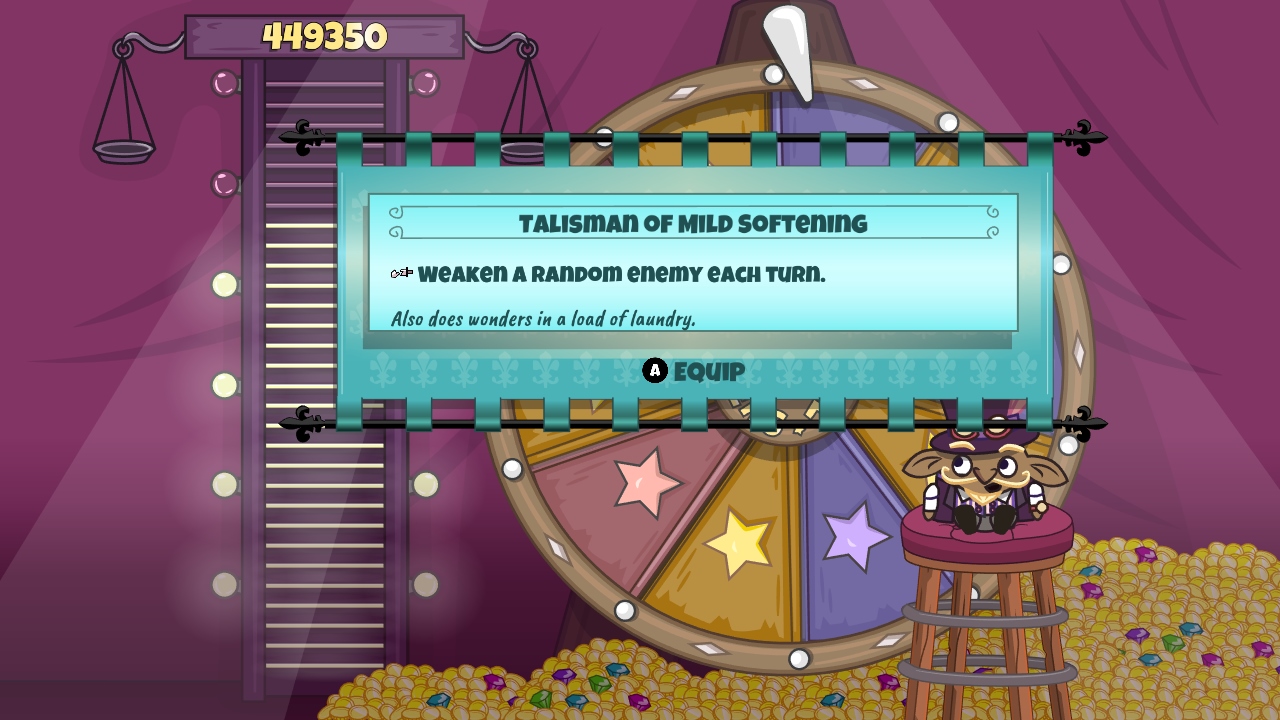1280x720 pixels.
Task: Click the black 'A' gamepad button icon
Action: tap(656, 370)
